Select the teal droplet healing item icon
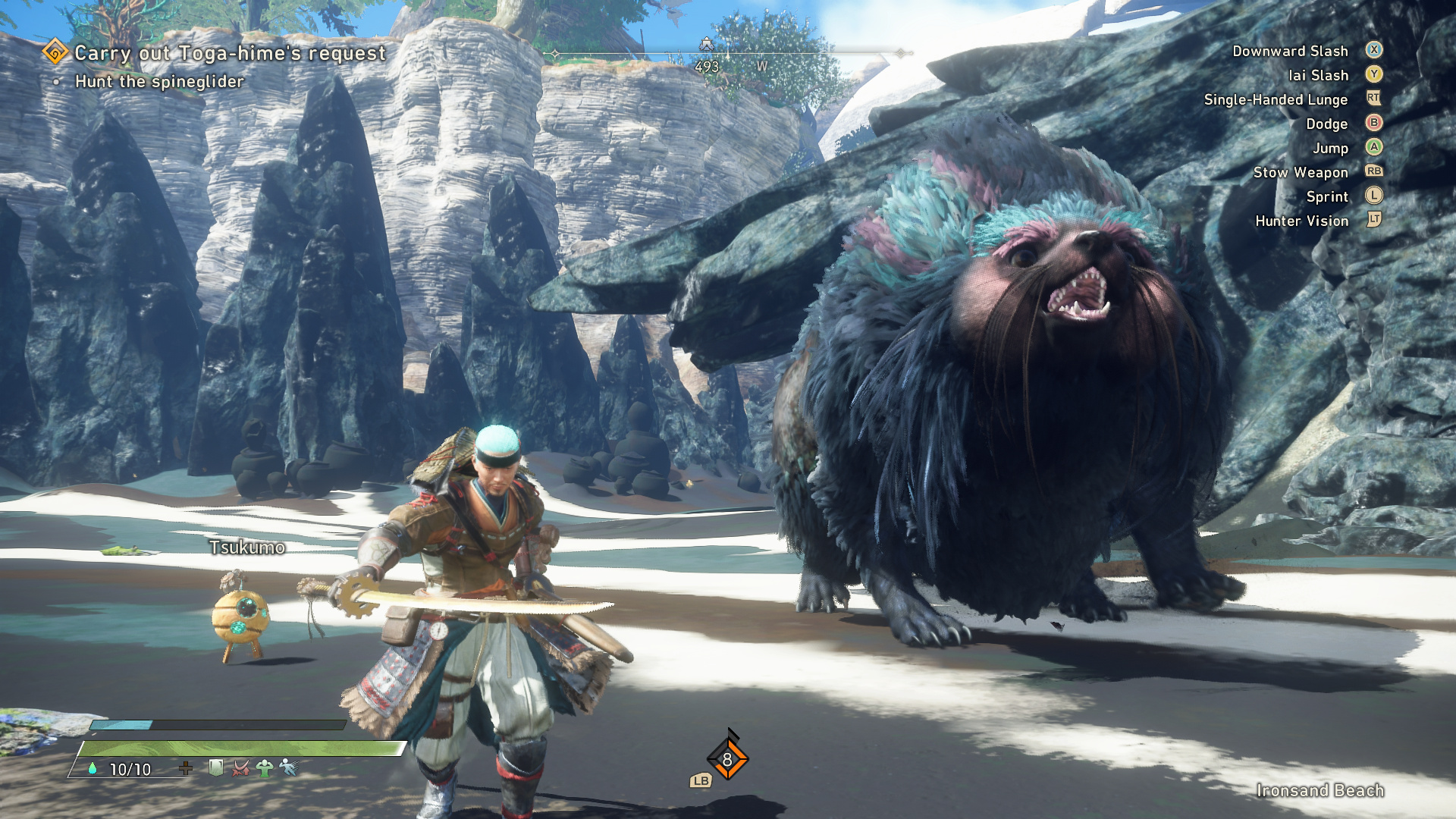 [93, 768]
